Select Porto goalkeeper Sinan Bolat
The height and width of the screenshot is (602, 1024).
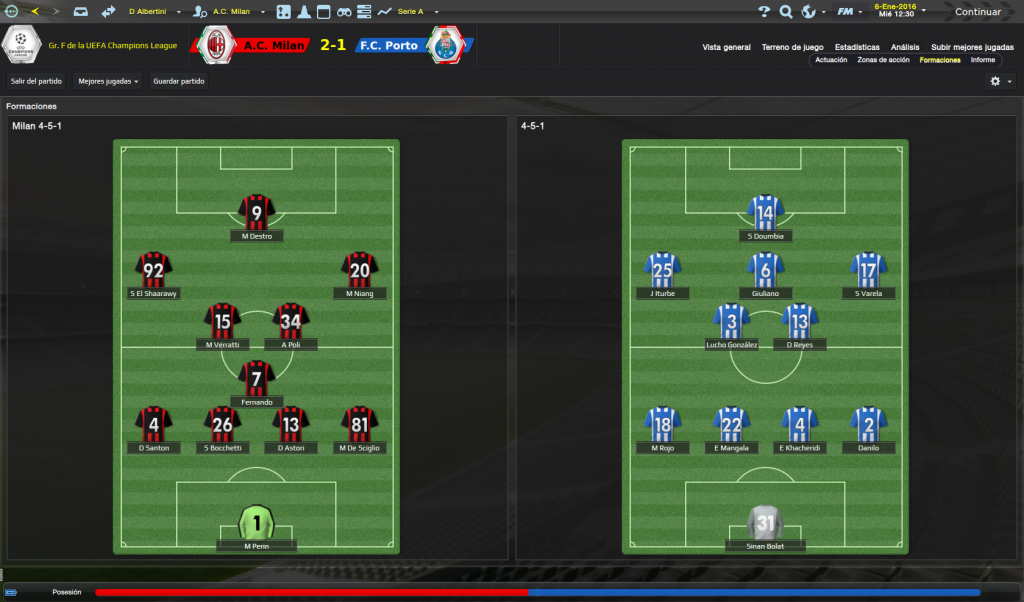pos(765,522)
